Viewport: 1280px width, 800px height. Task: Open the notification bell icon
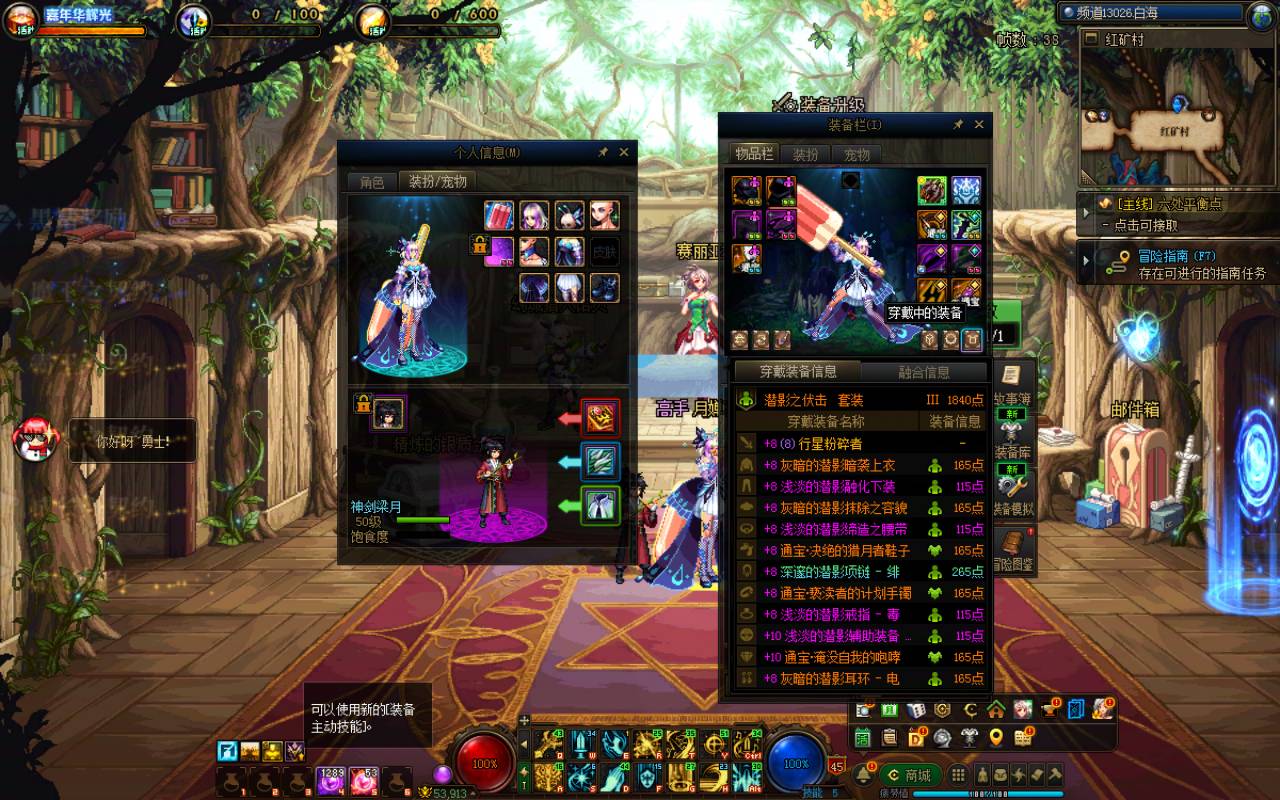[x=863, y=775]
